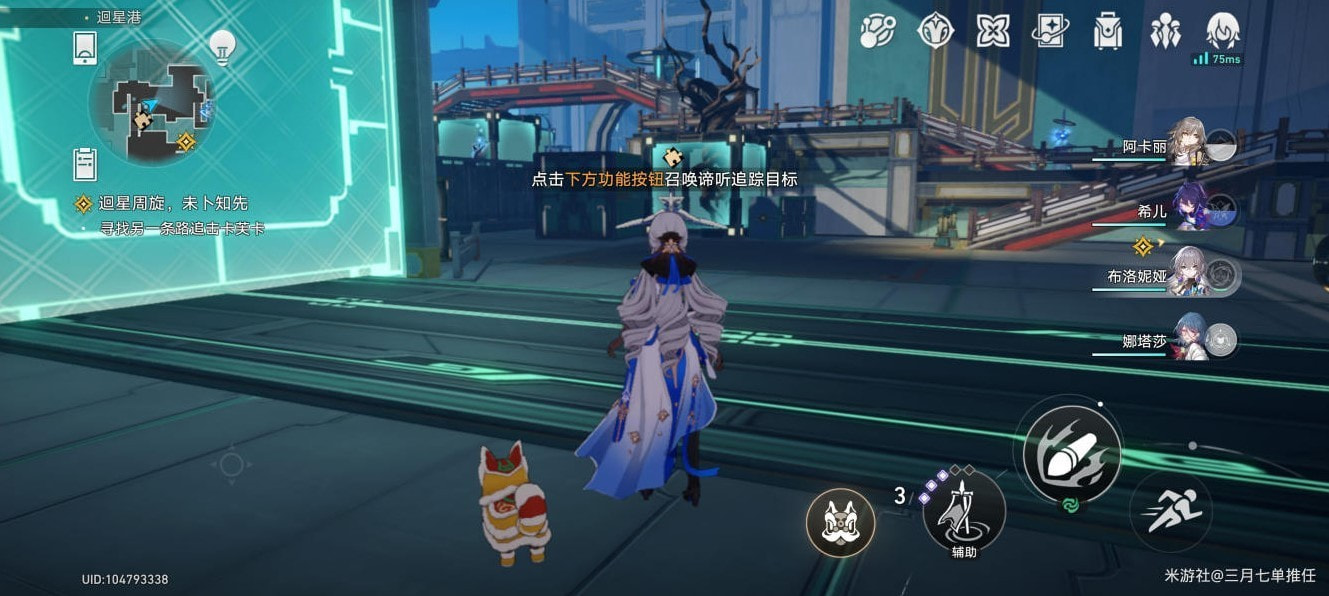The width and height of the screenshot is (1329, 596).
Task: Open the phone menu icon
Action: (85, 47)
